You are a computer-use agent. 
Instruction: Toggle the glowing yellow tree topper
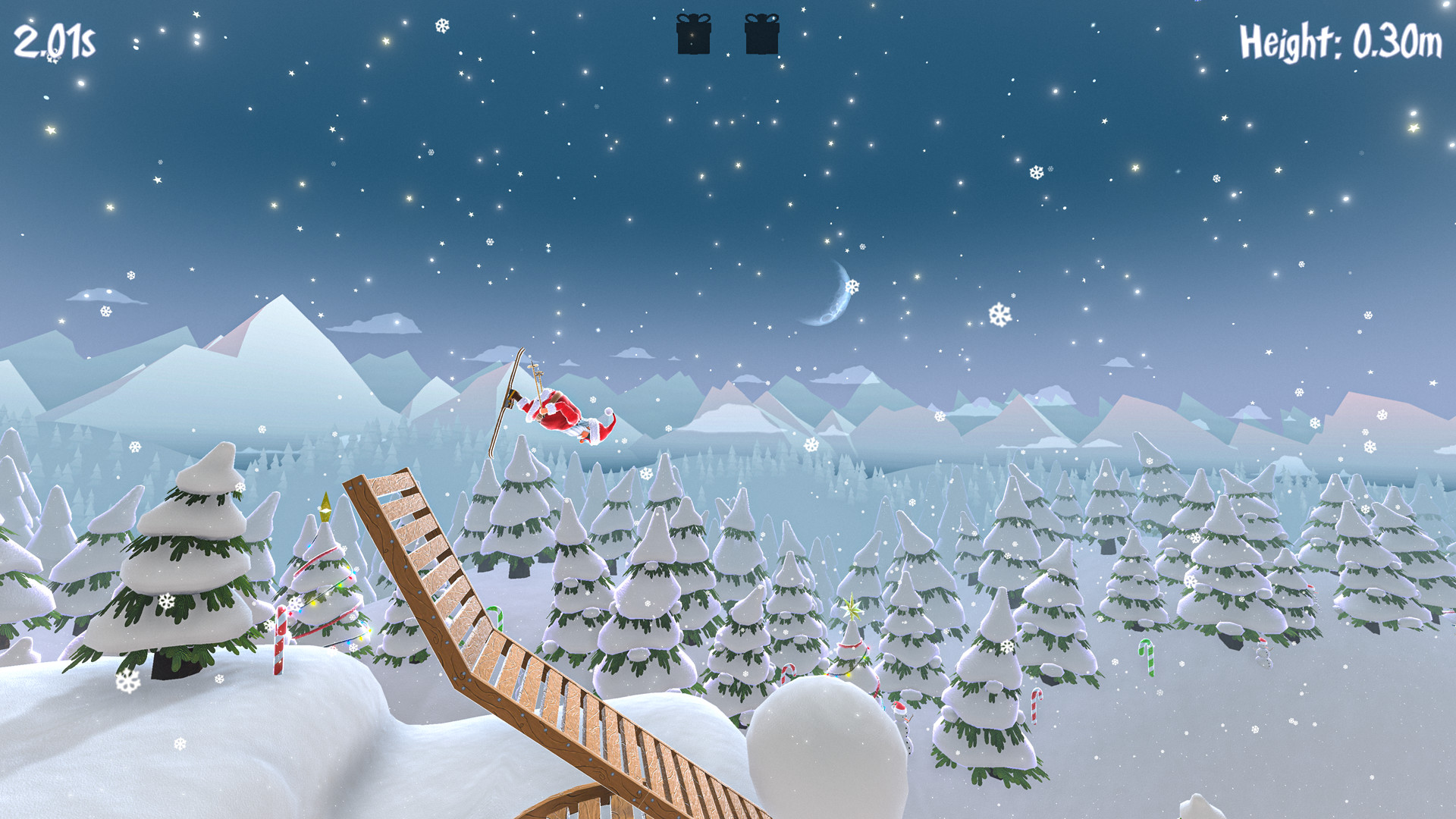325,508
